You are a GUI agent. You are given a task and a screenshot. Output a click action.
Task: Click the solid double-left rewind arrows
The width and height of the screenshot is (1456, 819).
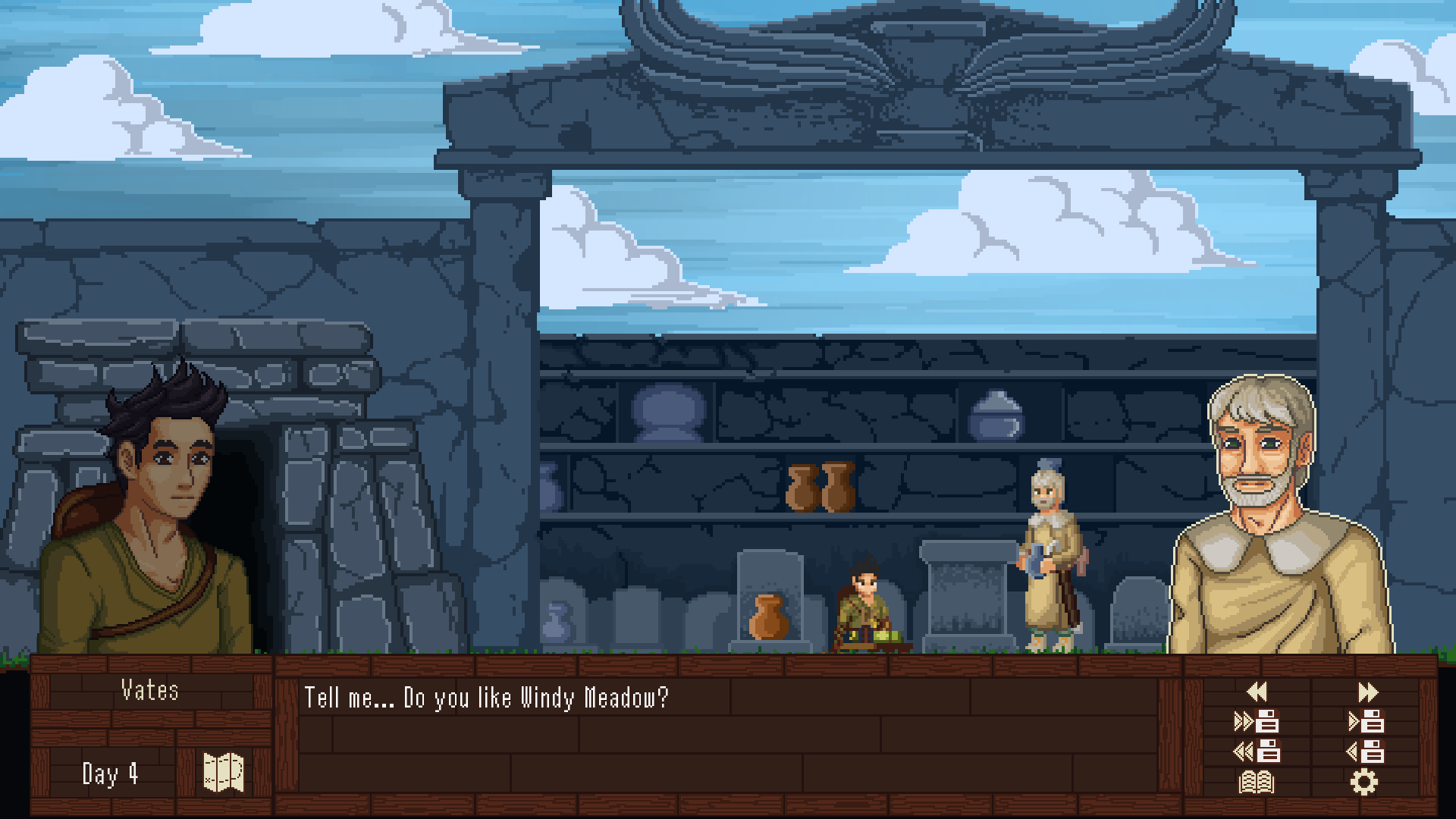click(x=1257, y=692)
